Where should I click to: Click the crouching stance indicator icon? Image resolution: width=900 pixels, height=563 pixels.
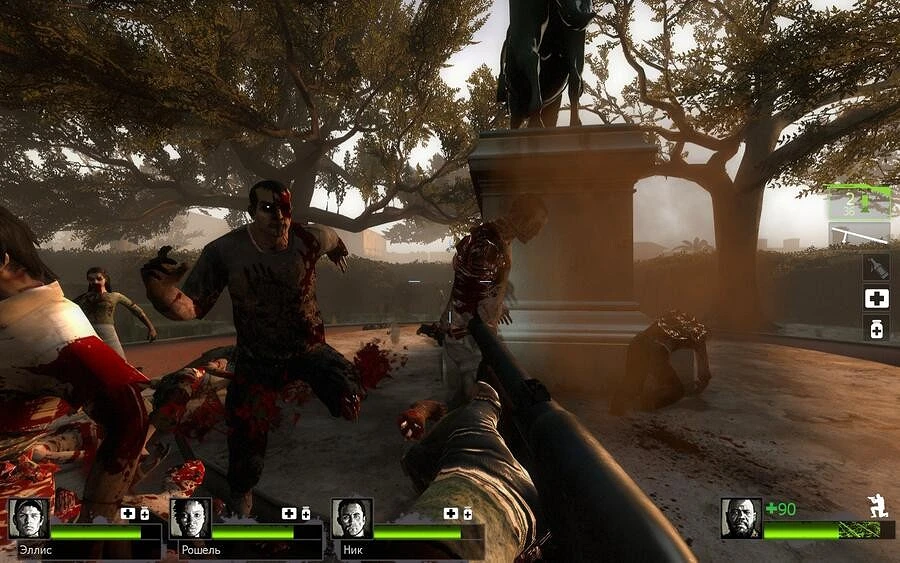coord(878,507)
